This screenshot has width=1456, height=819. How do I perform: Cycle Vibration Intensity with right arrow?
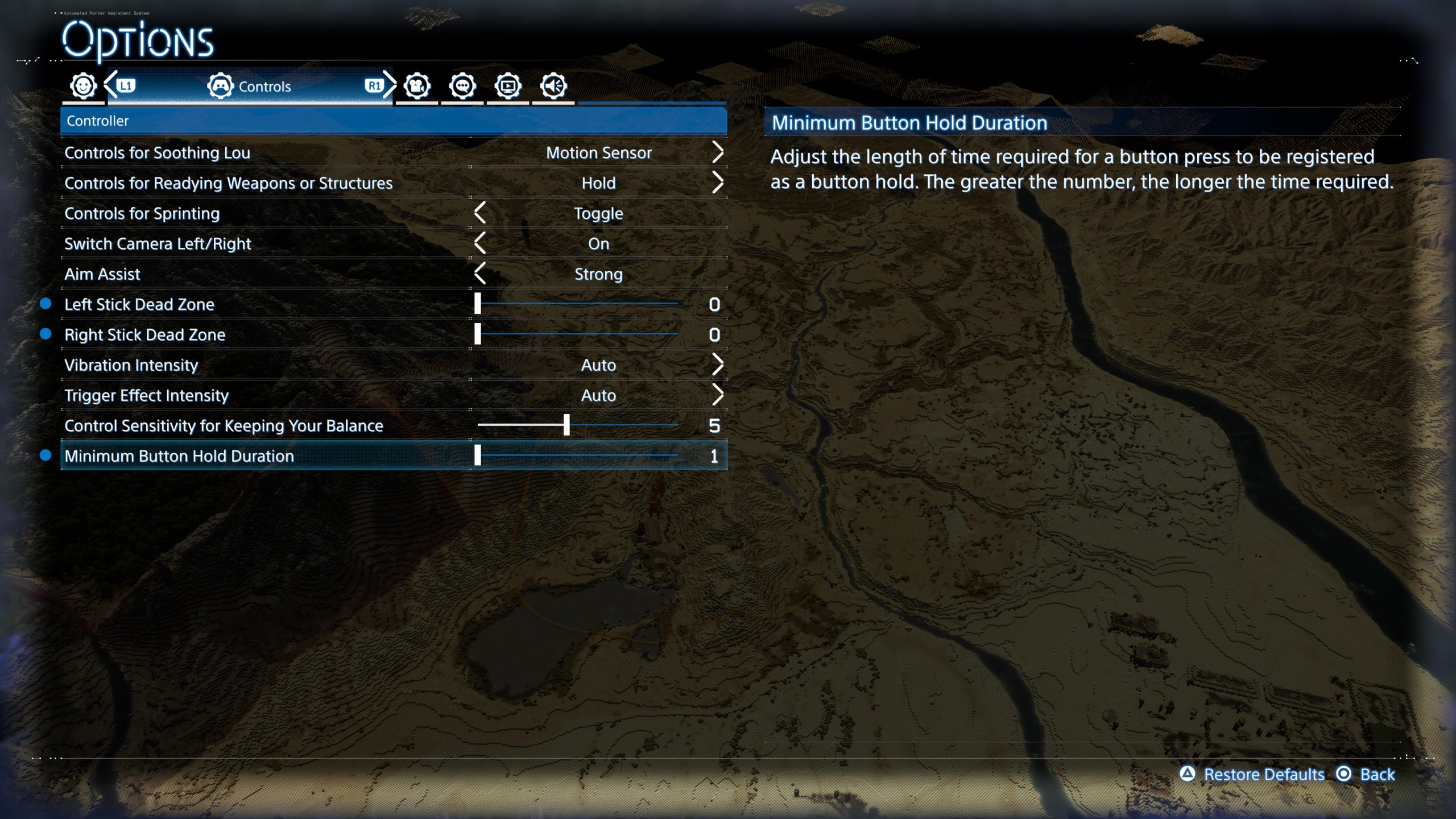point(717,365)
